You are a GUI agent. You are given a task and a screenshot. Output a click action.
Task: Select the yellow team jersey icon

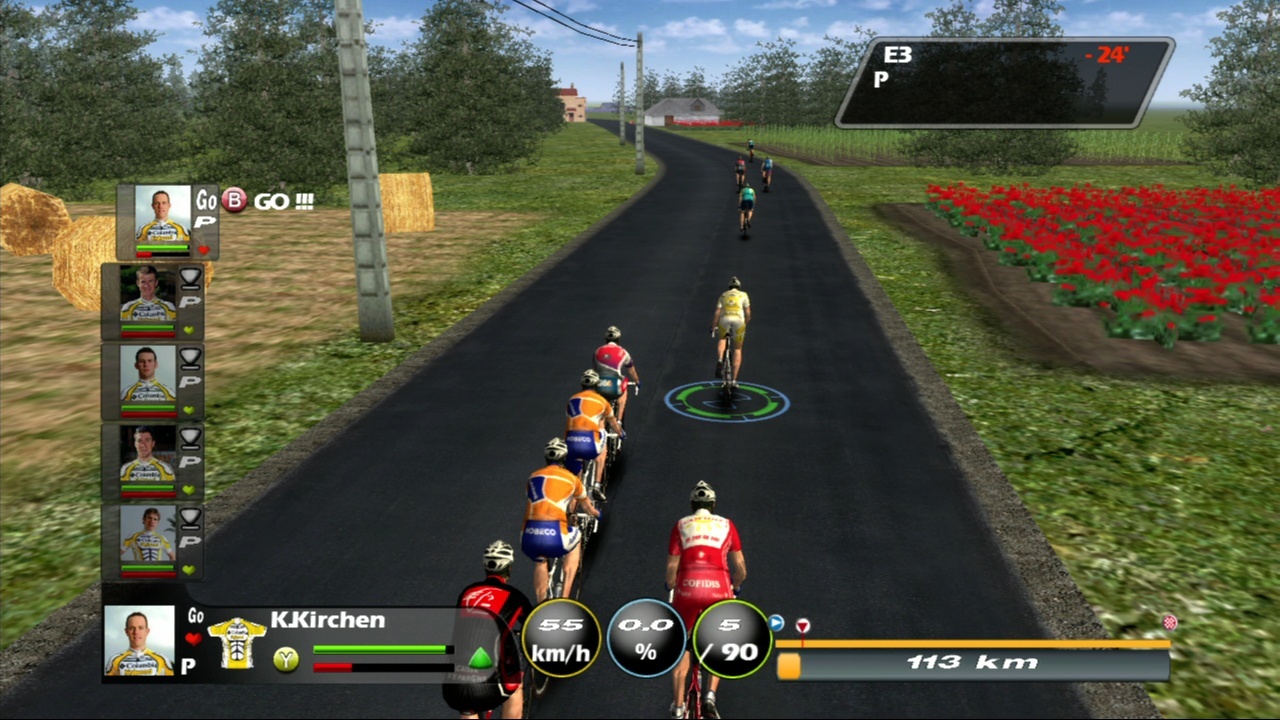236,642
